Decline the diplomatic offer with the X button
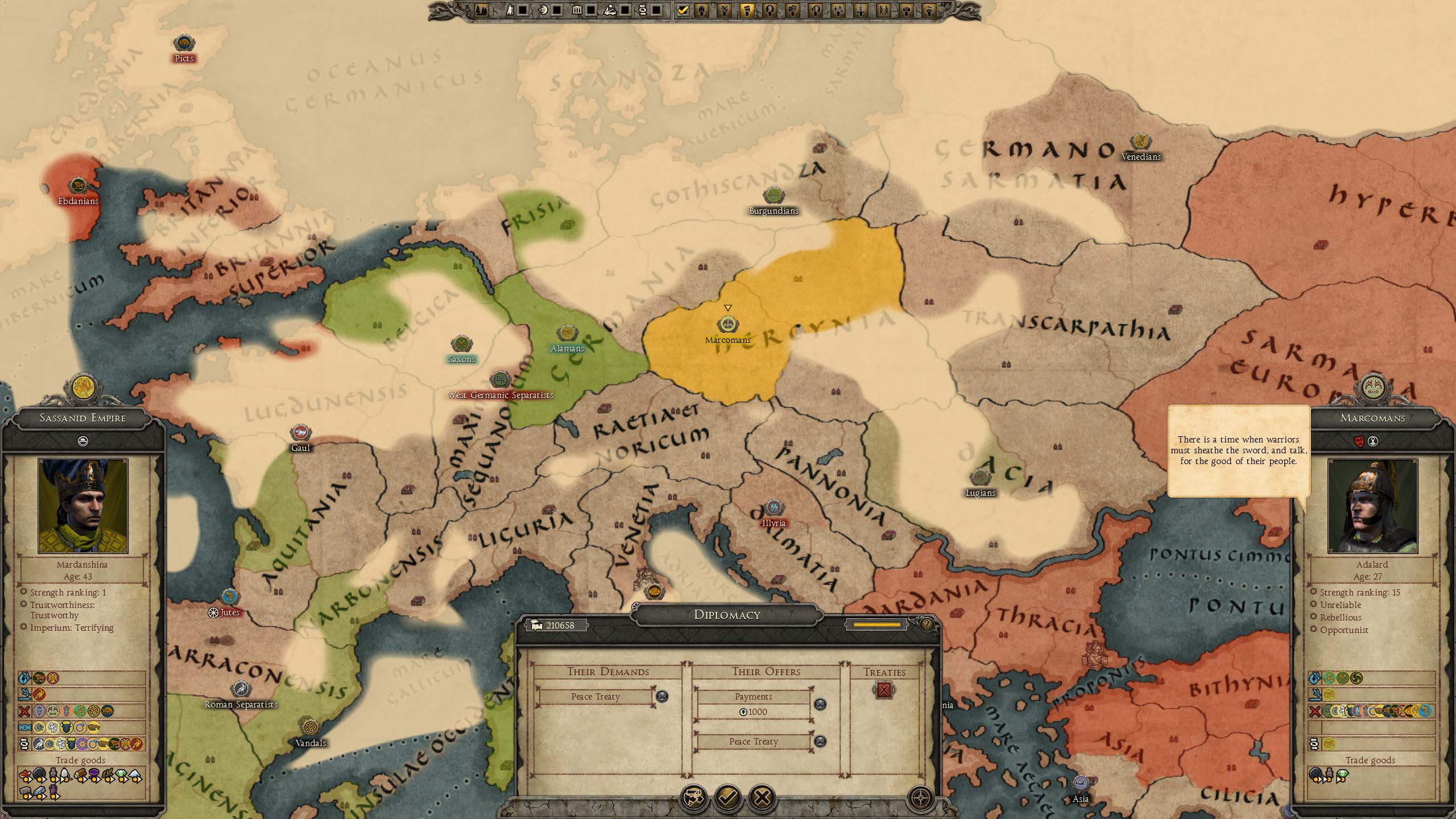The width and height of the screenshot is (1456, 819). coord(762,797)
